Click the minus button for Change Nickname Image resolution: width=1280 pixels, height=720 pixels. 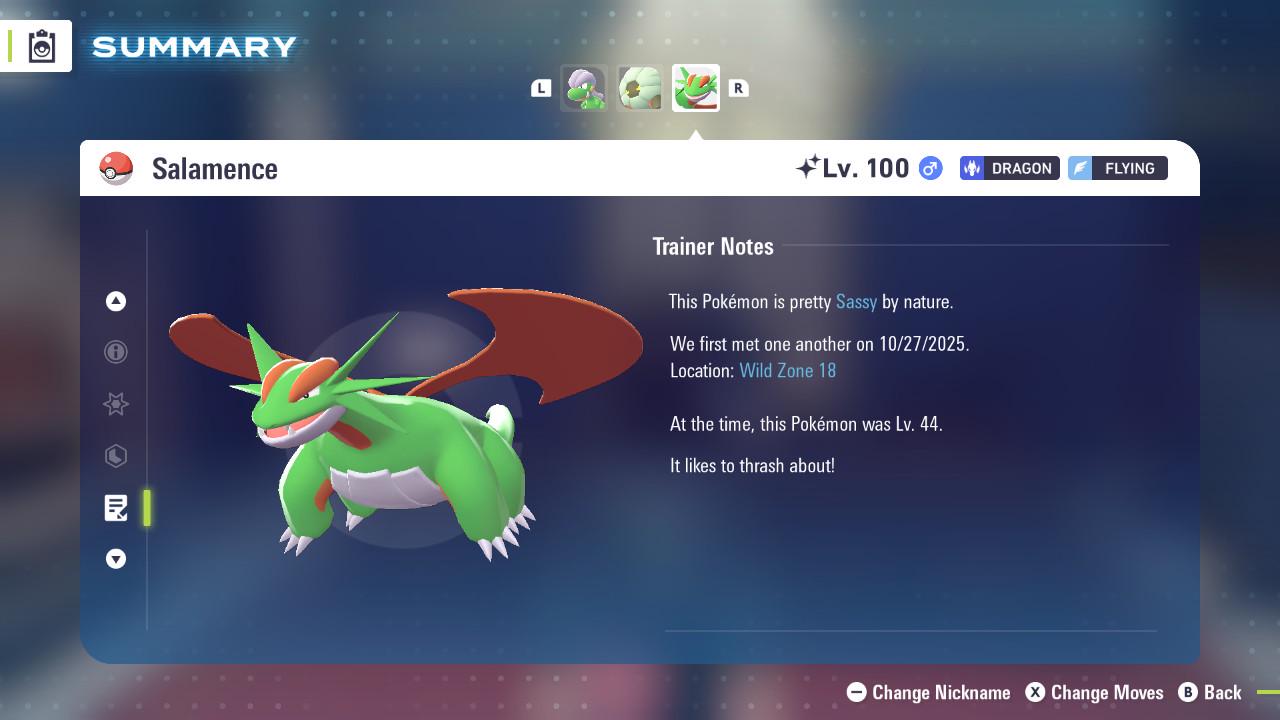coord(855,692)
